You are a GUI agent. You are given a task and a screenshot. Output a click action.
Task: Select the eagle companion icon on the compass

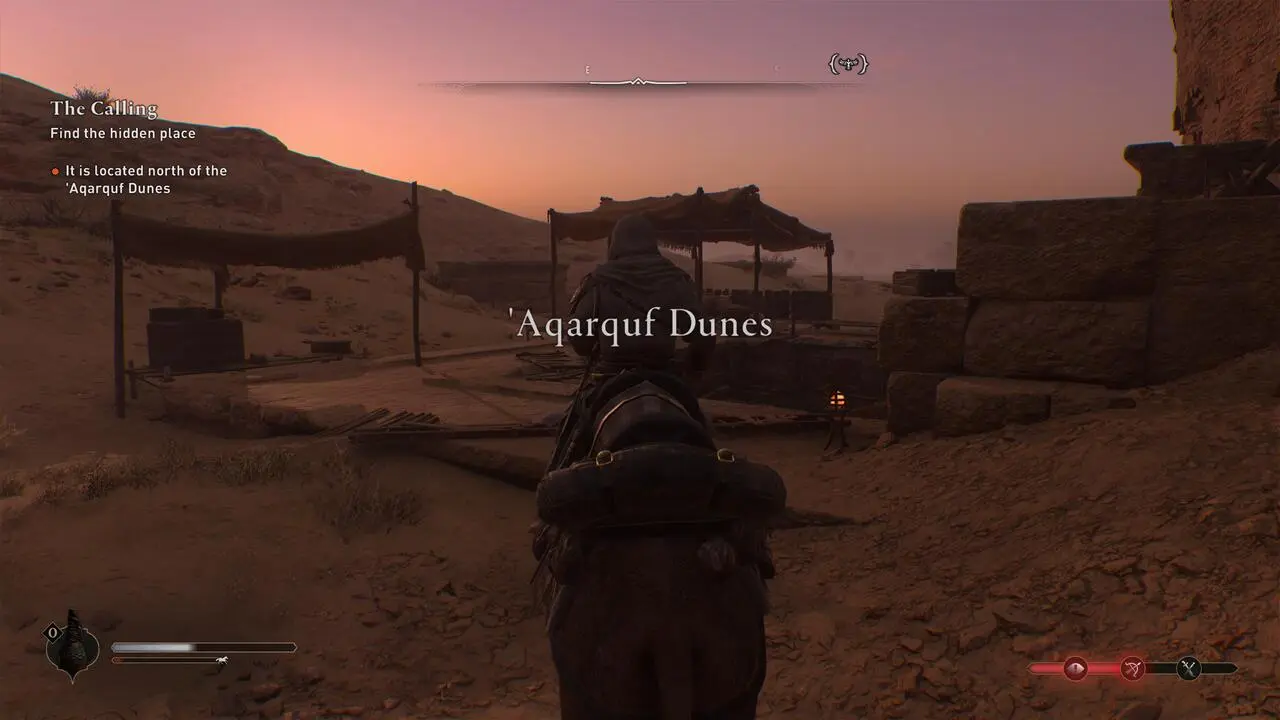click(846, 63)
